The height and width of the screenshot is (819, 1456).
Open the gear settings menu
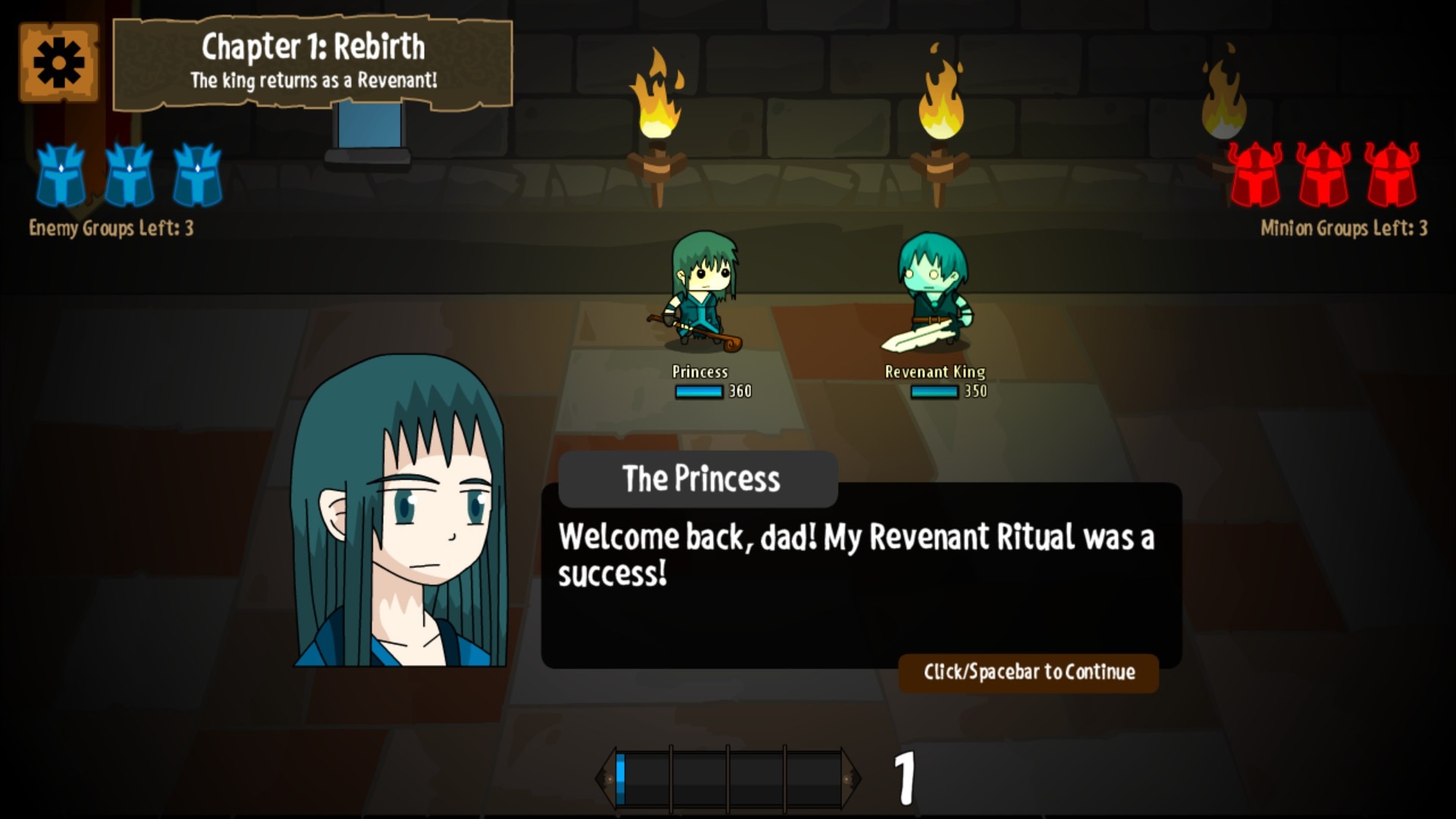pos(58,62)
